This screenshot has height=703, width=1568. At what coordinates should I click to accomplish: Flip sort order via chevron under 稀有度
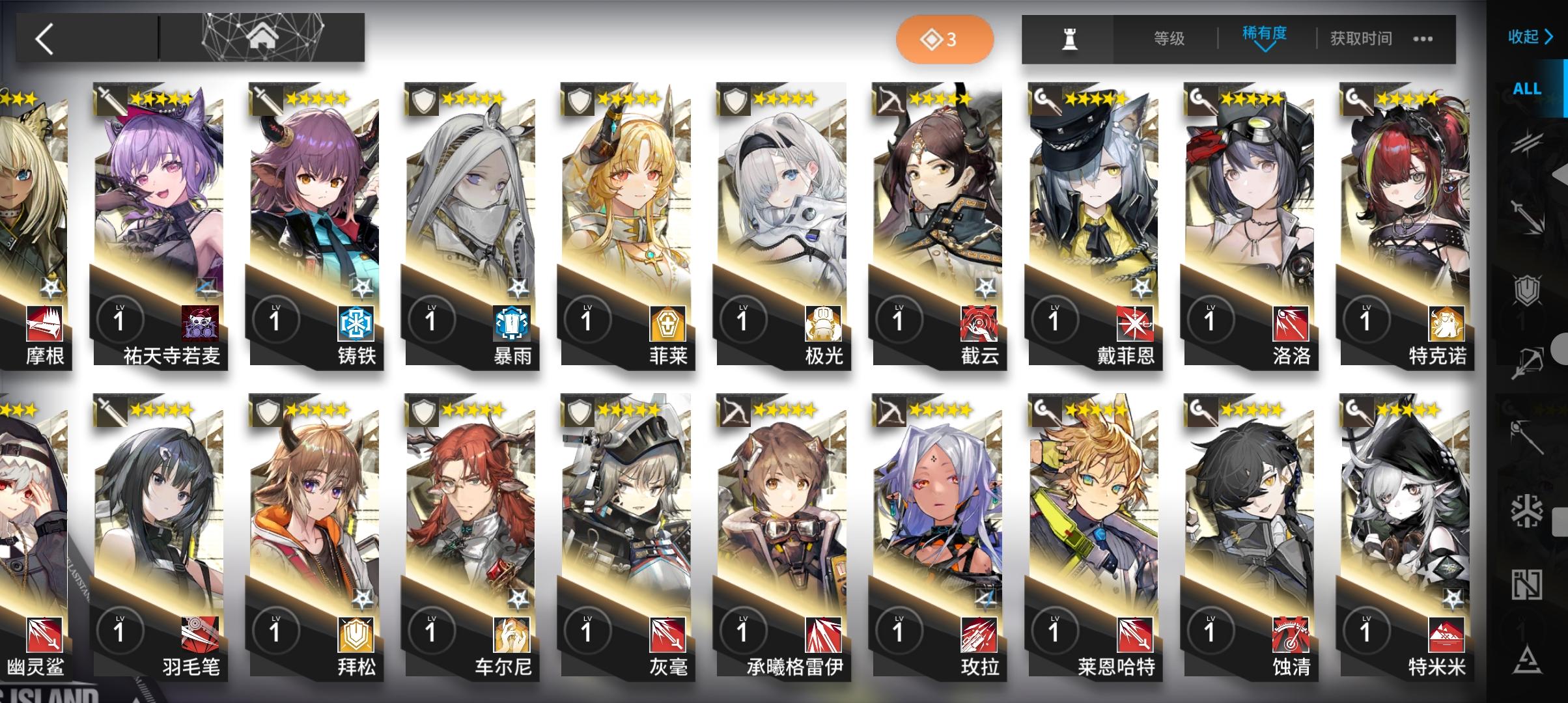point(1265,49)
